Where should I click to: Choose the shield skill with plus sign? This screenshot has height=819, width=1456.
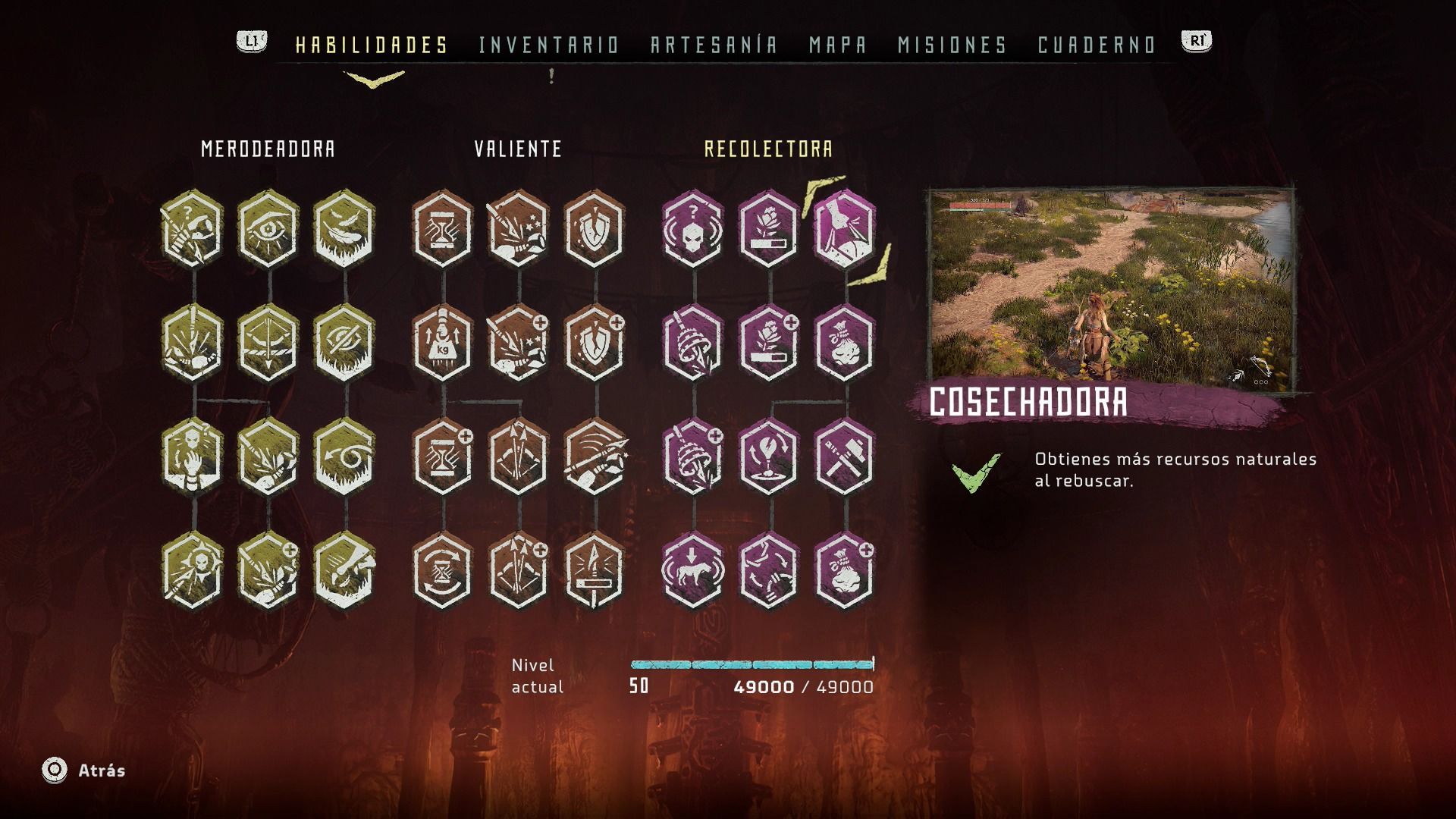point(595,343)
